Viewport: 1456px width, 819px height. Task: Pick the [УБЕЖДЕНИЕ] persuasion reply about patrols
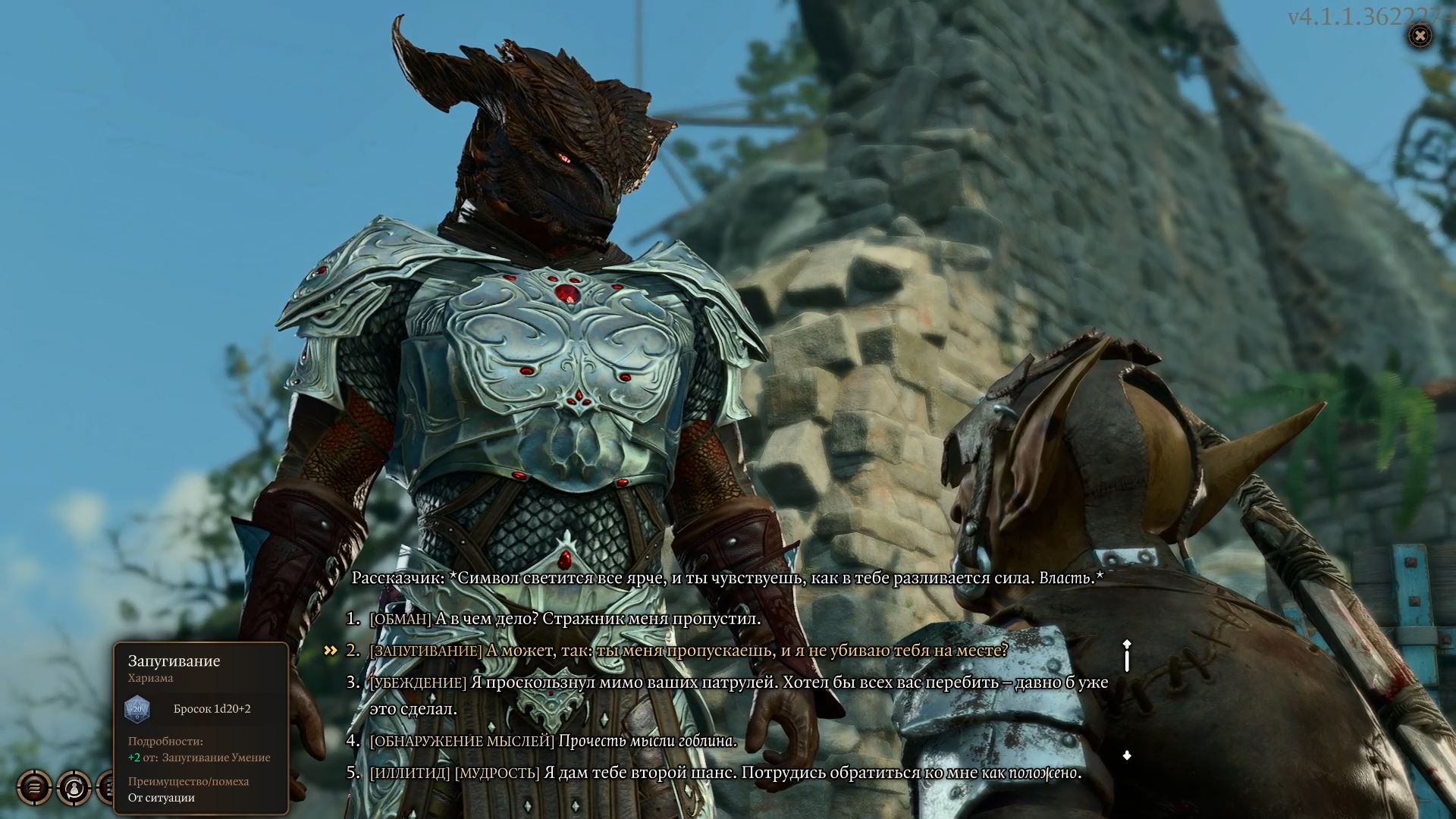pyautogui.click(x=739, y=682)
